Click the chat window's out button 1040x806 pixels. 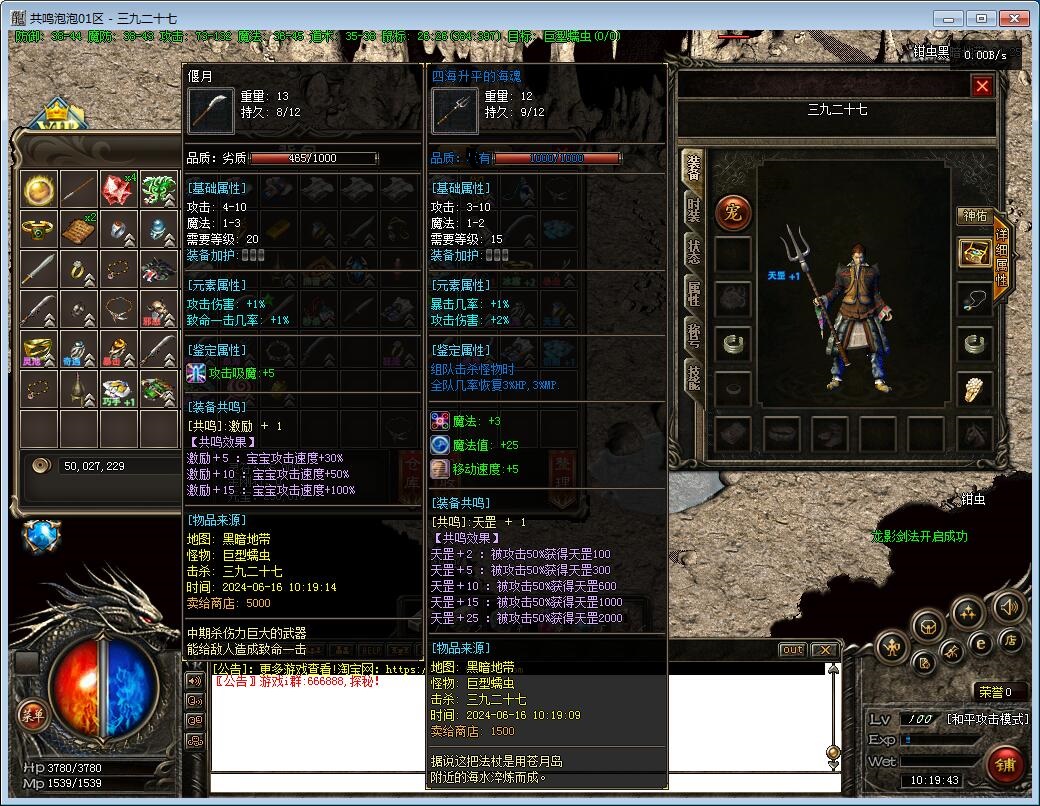[792, 650]
